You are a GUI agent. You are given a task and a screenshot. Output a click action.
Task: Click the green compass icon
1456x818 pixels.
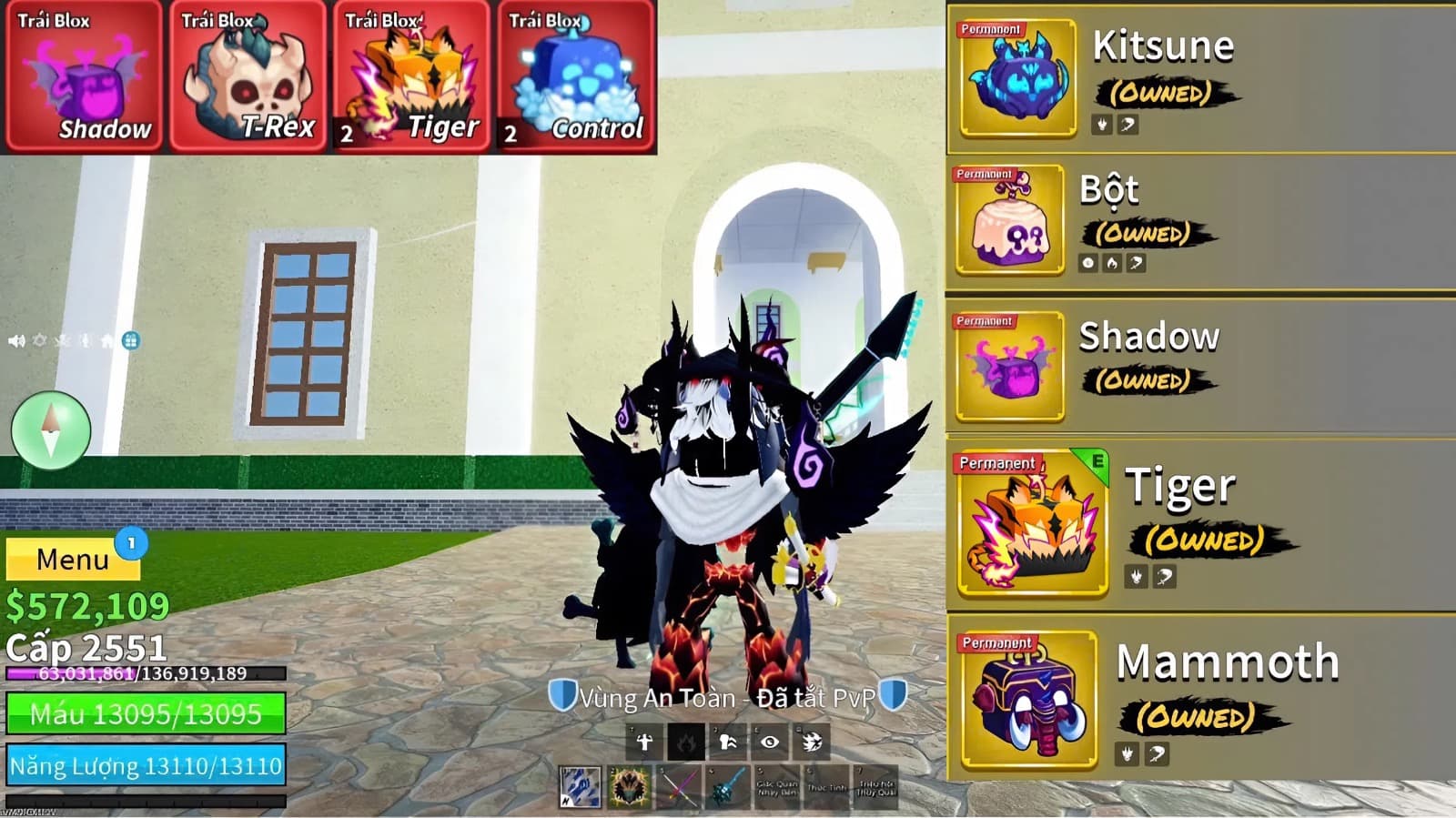tap(51, 430)
